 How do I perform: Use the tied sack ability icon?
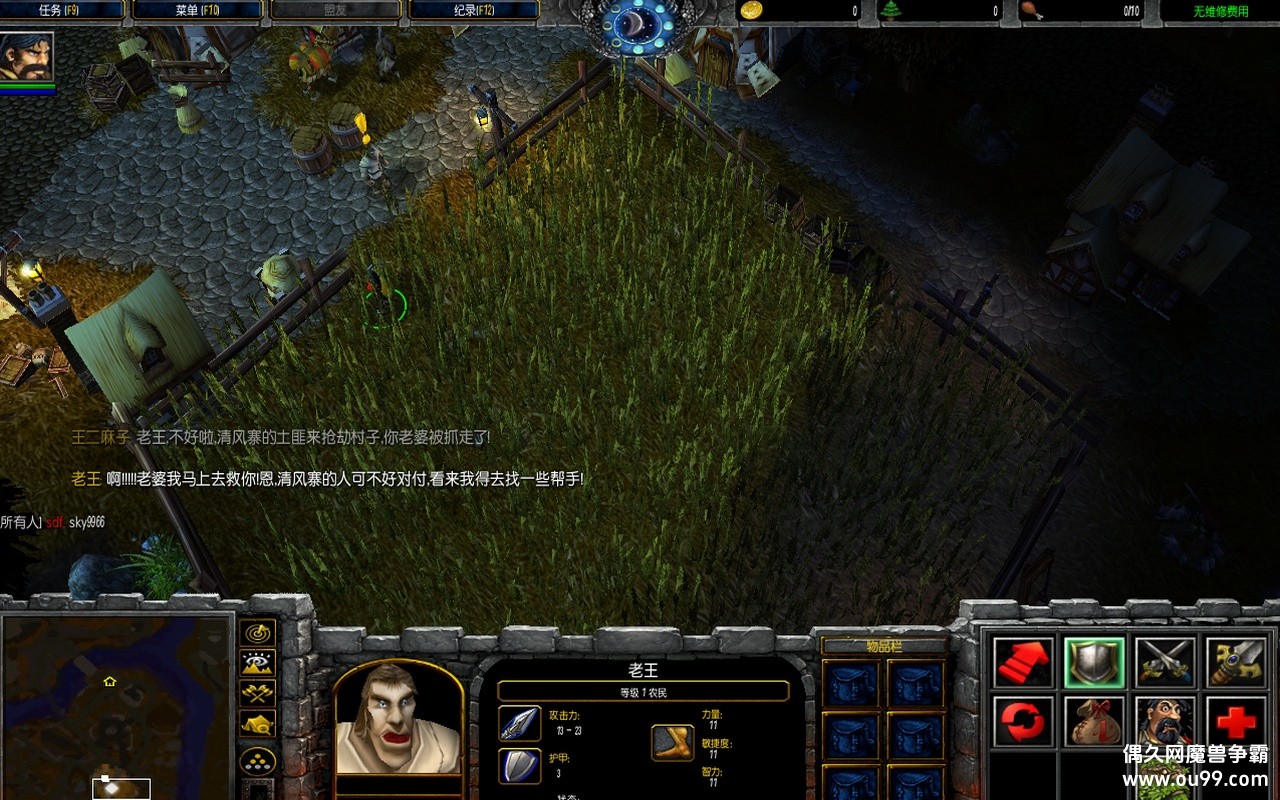(1094, 720)
